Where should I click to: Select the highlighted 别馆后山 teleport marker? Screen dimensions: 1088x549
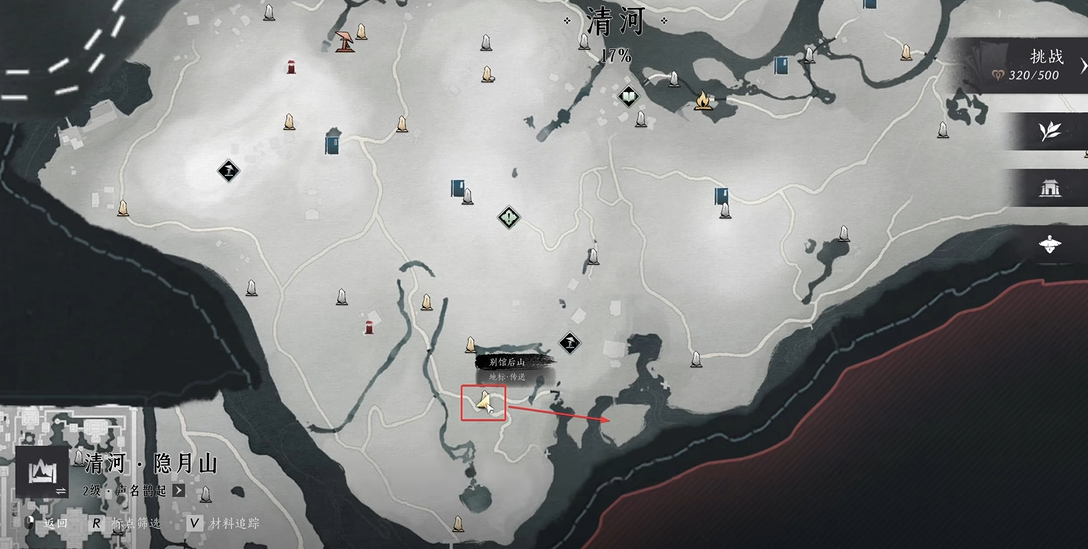click(x=484, y=402)
